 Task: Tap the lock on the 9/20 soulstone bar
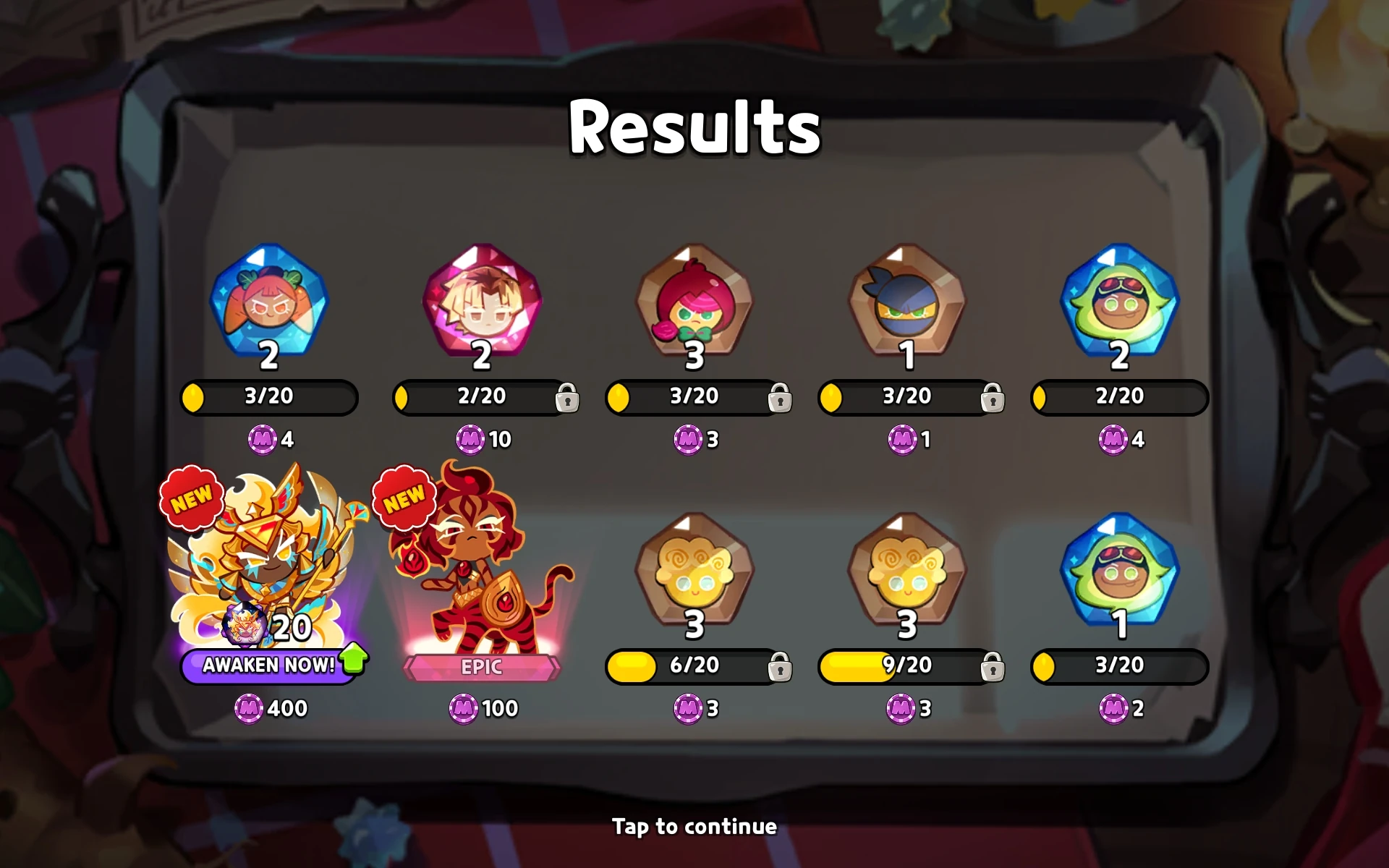(992, 668)
